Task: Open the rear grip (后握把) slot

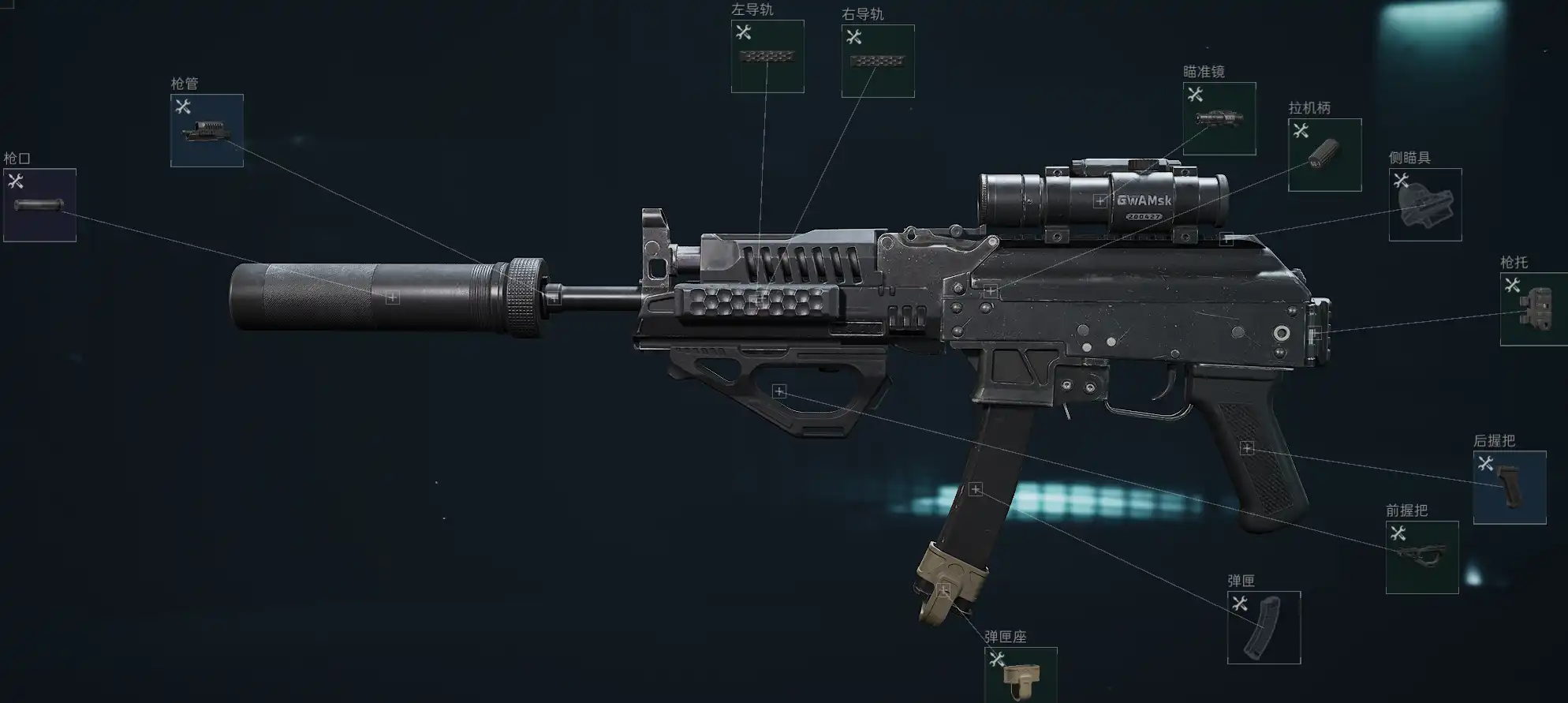Action: point(1510,488)
